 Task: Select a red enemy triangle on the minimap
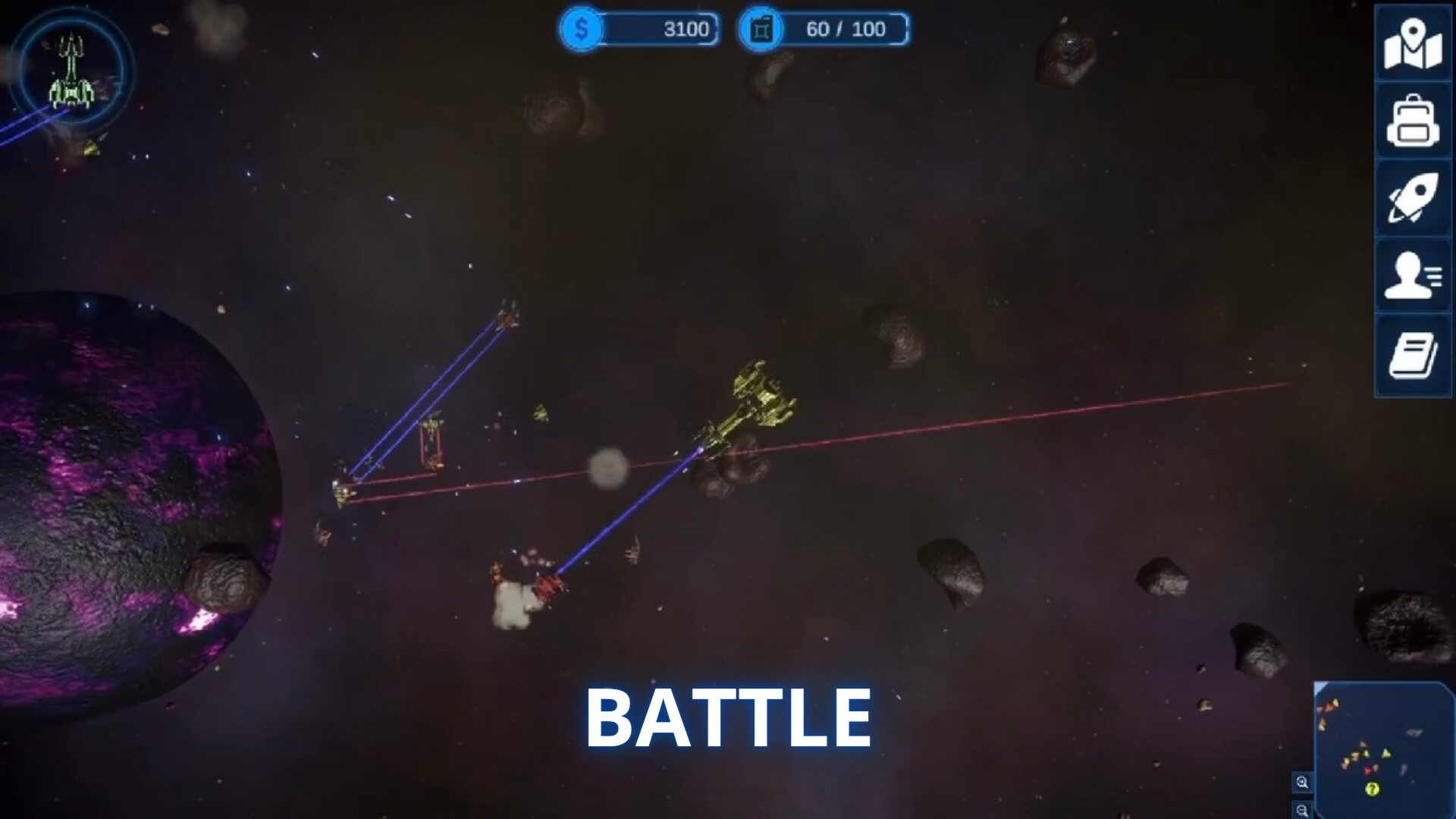click(1367, 770)
